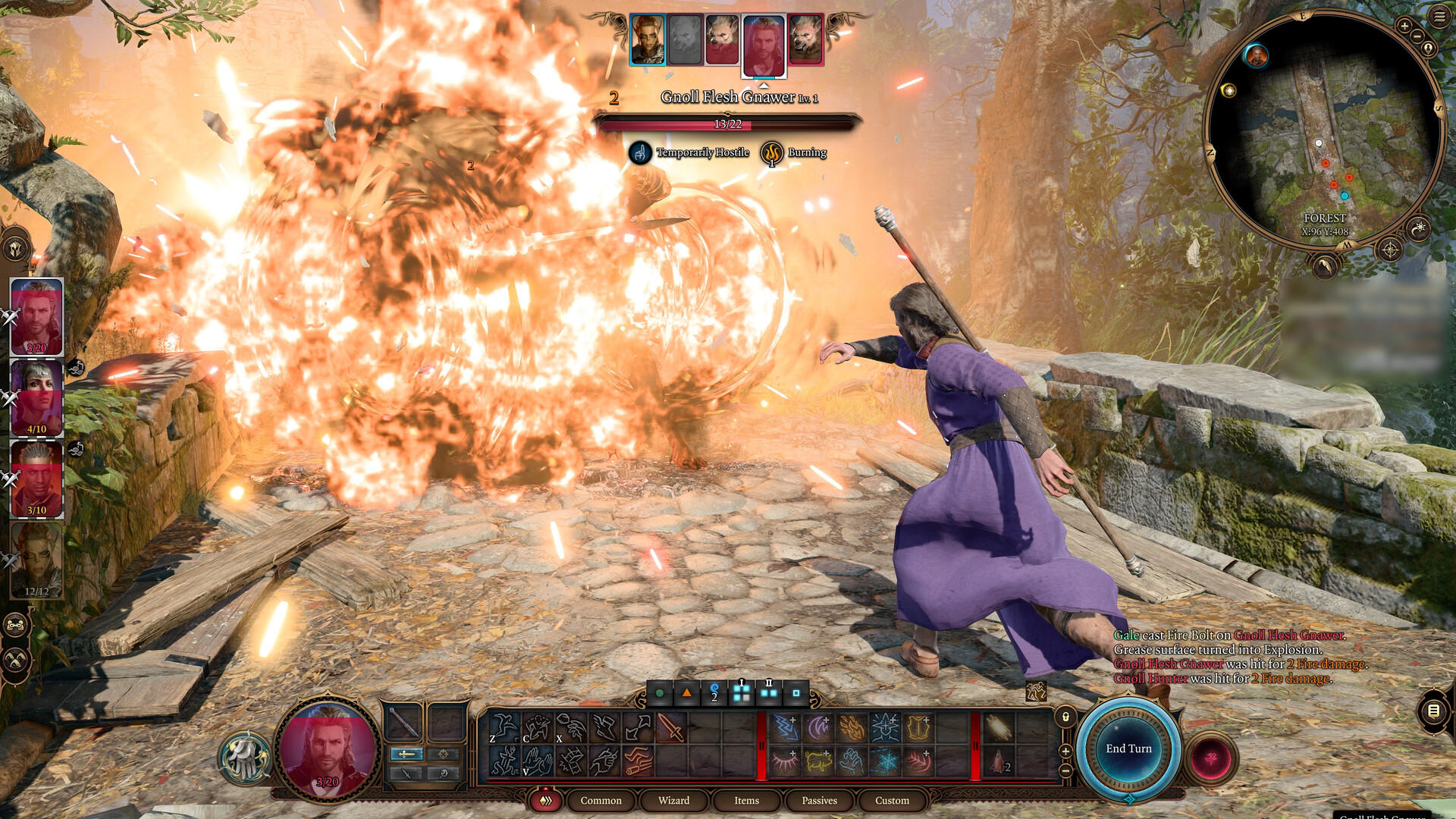1456x819 pixels.
Task: Toggle the hotbar lock padlock
Action: (x=1065, y=717)
